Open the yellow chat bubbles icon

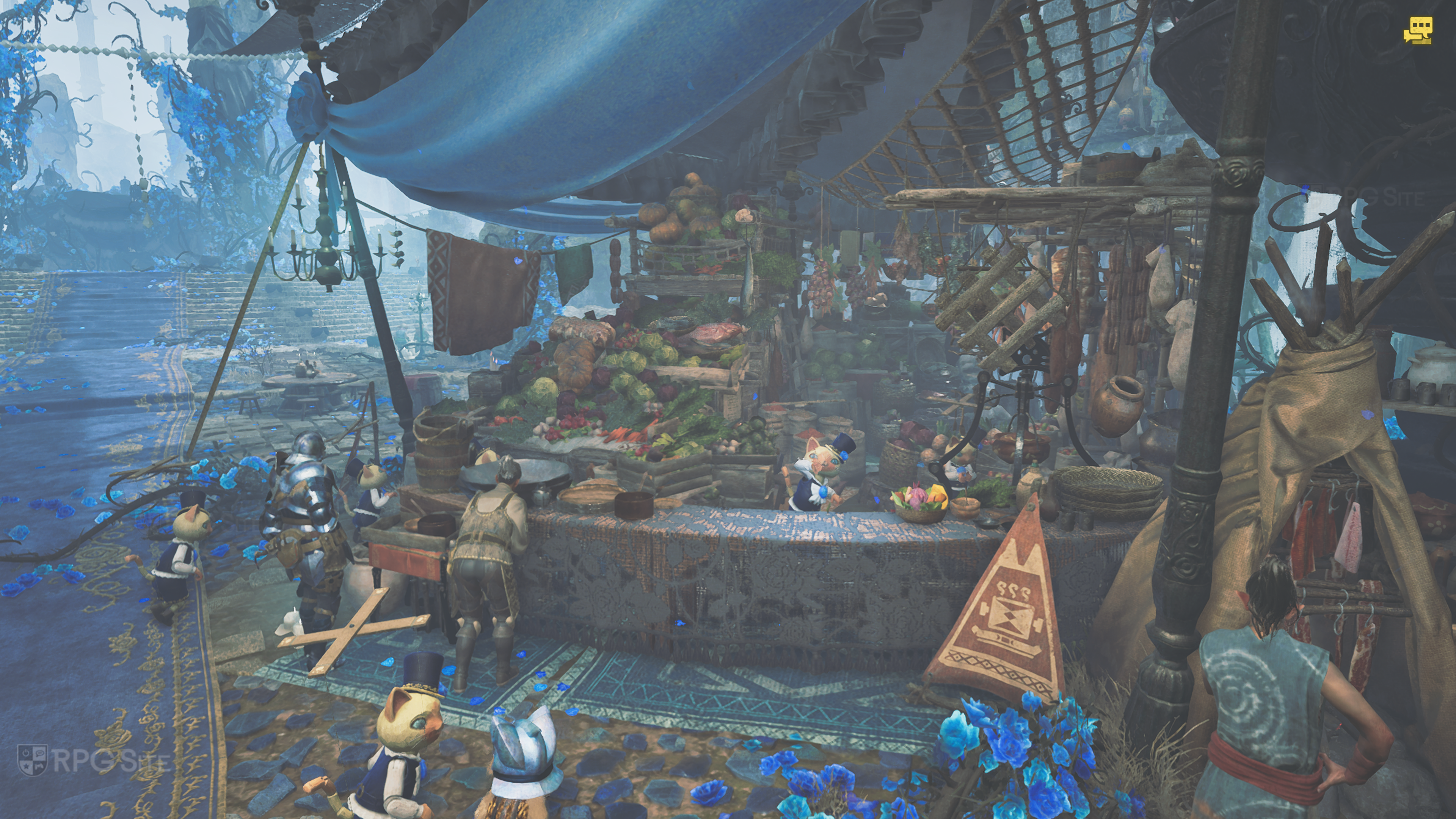click(1417, 30)
